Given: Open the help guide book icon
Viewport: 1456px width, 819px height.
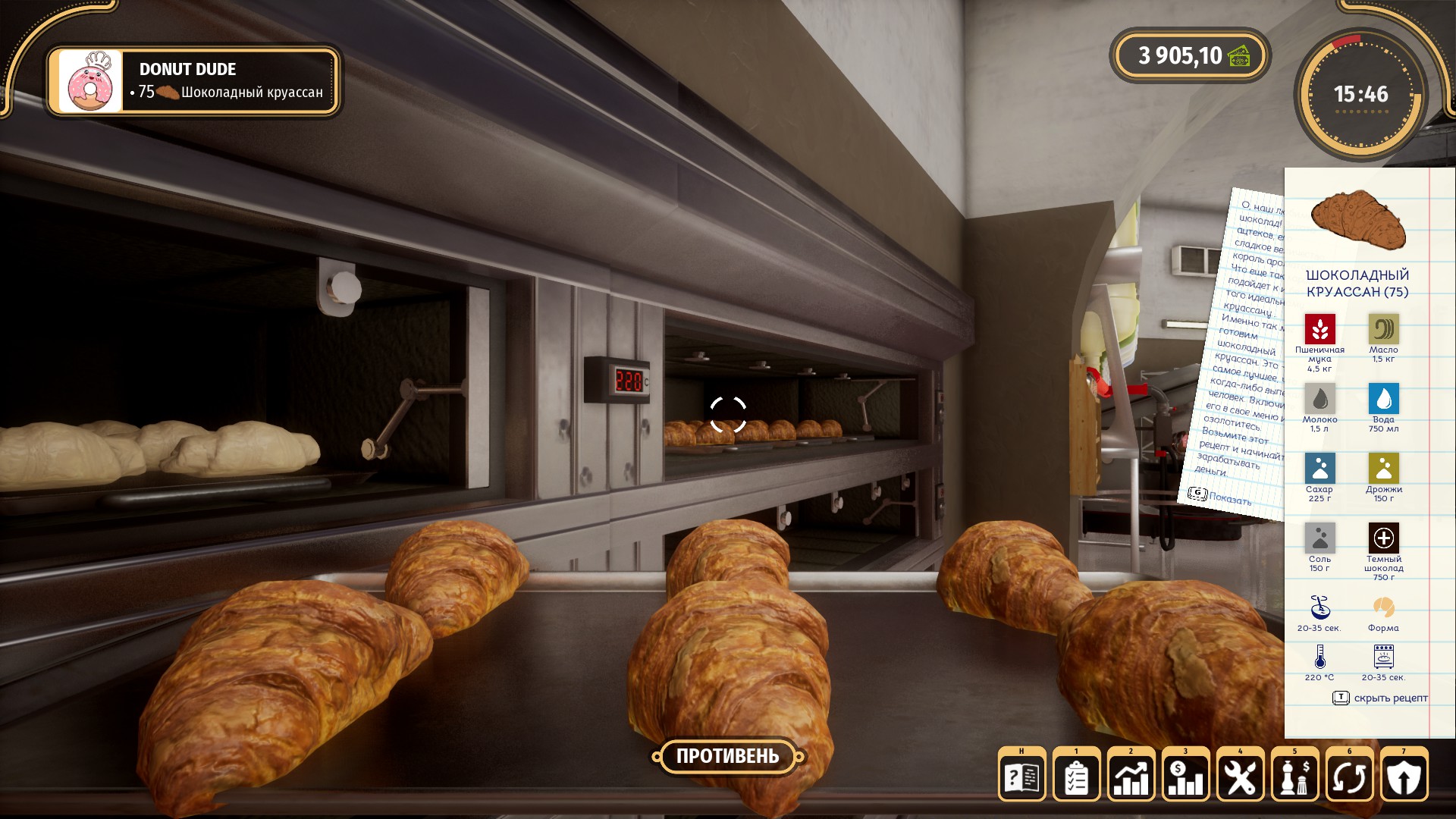Looking at the screenshot, I should click(x=1021, y=777).
